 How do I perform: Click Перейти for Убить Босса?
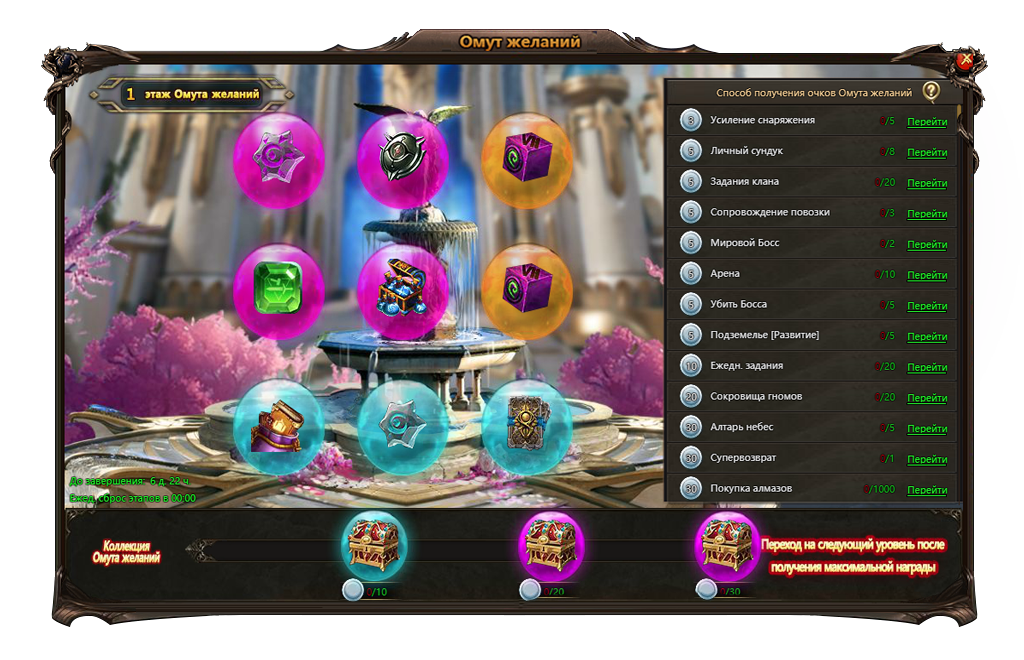point(927,306)
